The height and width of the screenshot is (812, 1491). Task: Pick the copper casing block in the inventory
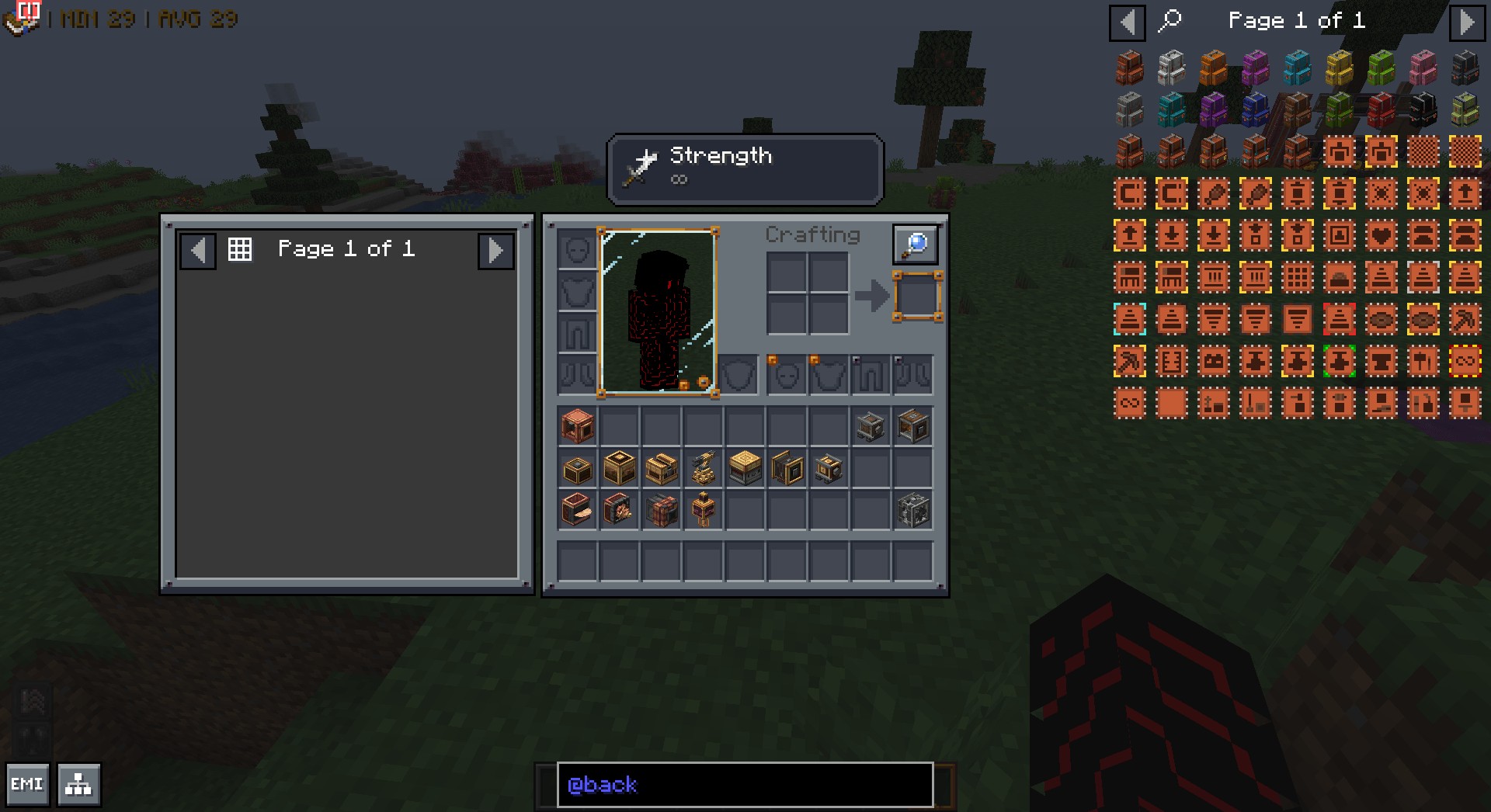pyautogui.click(x=577, y=426)
